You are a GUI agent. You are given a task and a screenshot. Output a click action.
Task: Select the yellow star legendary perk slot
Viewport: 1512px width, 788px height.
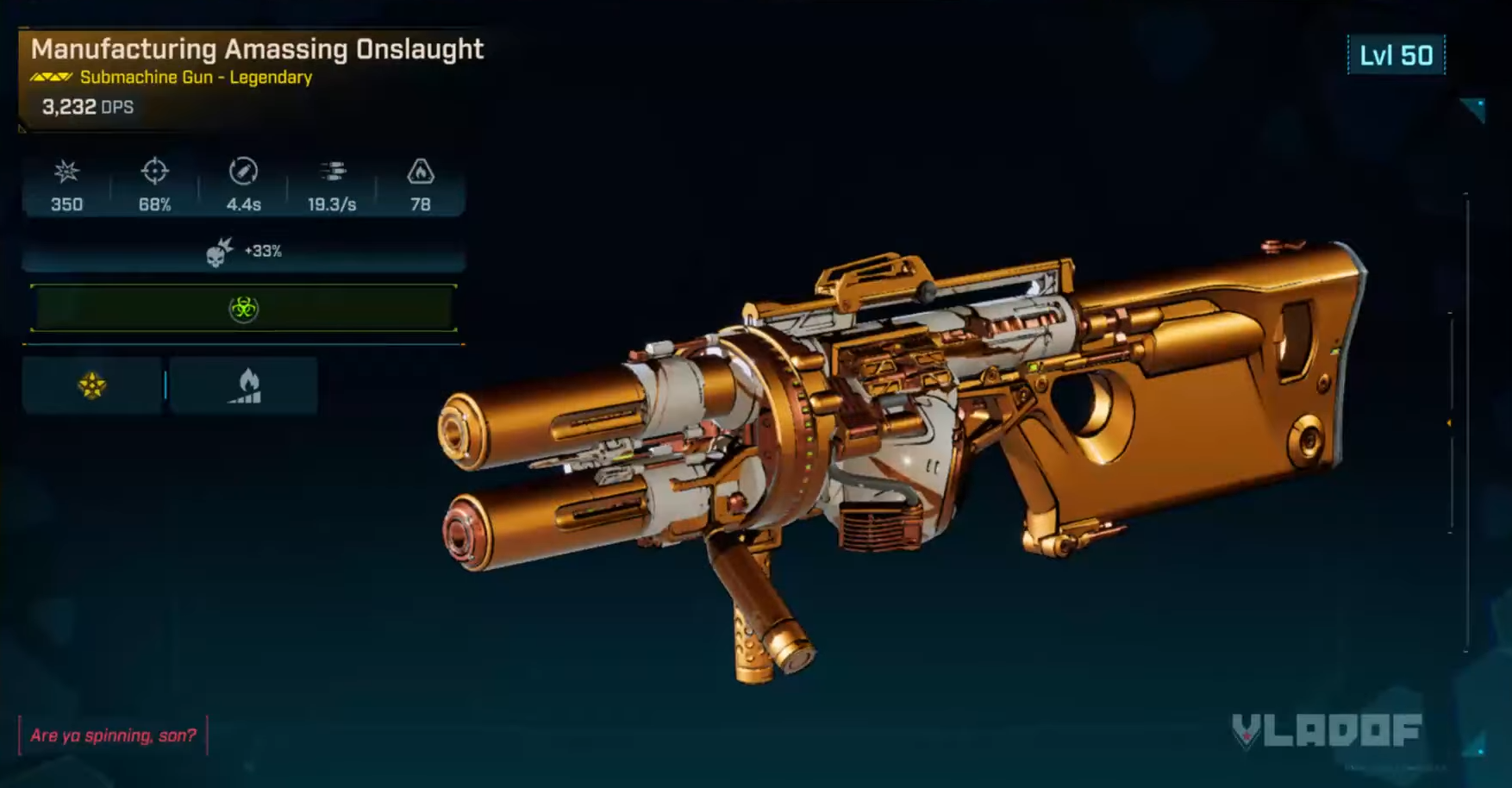(92, 385)
